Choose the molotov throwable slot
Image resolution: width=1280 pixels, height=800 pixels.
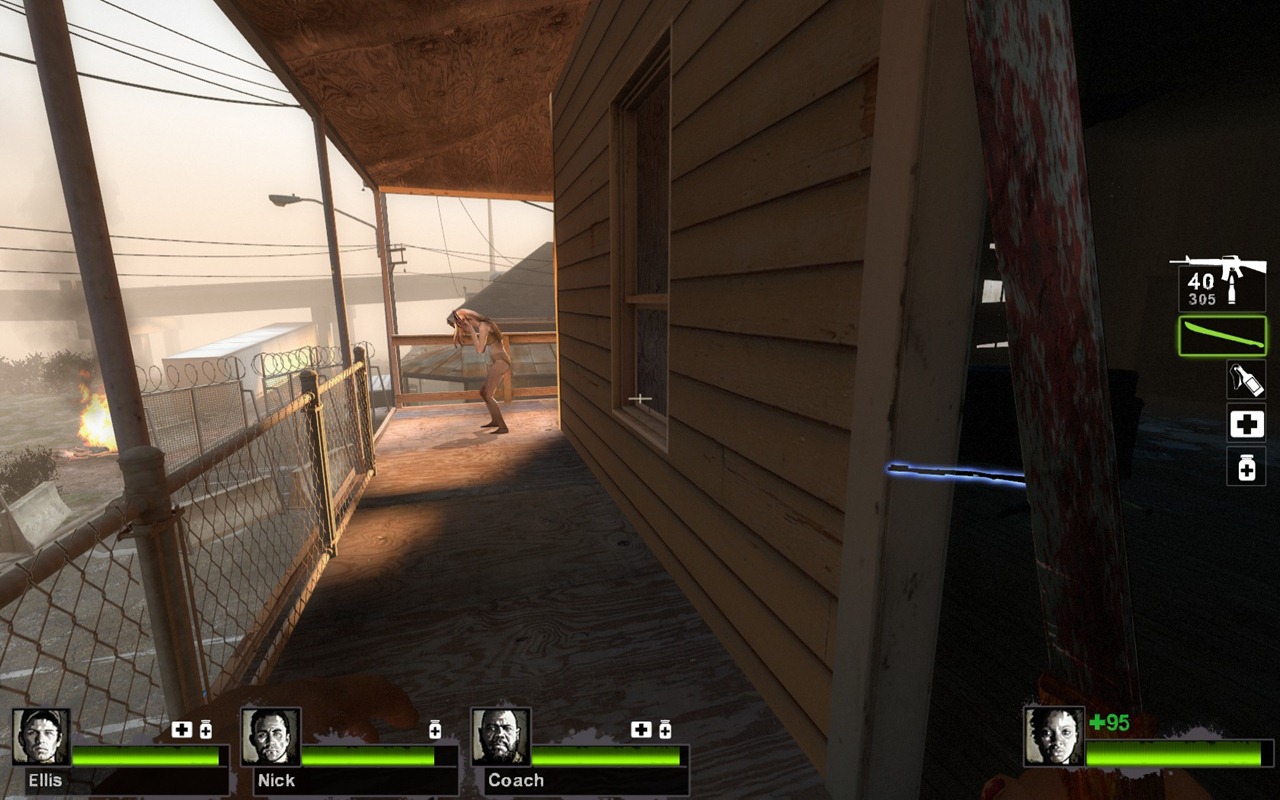[x=1246, y=380]
